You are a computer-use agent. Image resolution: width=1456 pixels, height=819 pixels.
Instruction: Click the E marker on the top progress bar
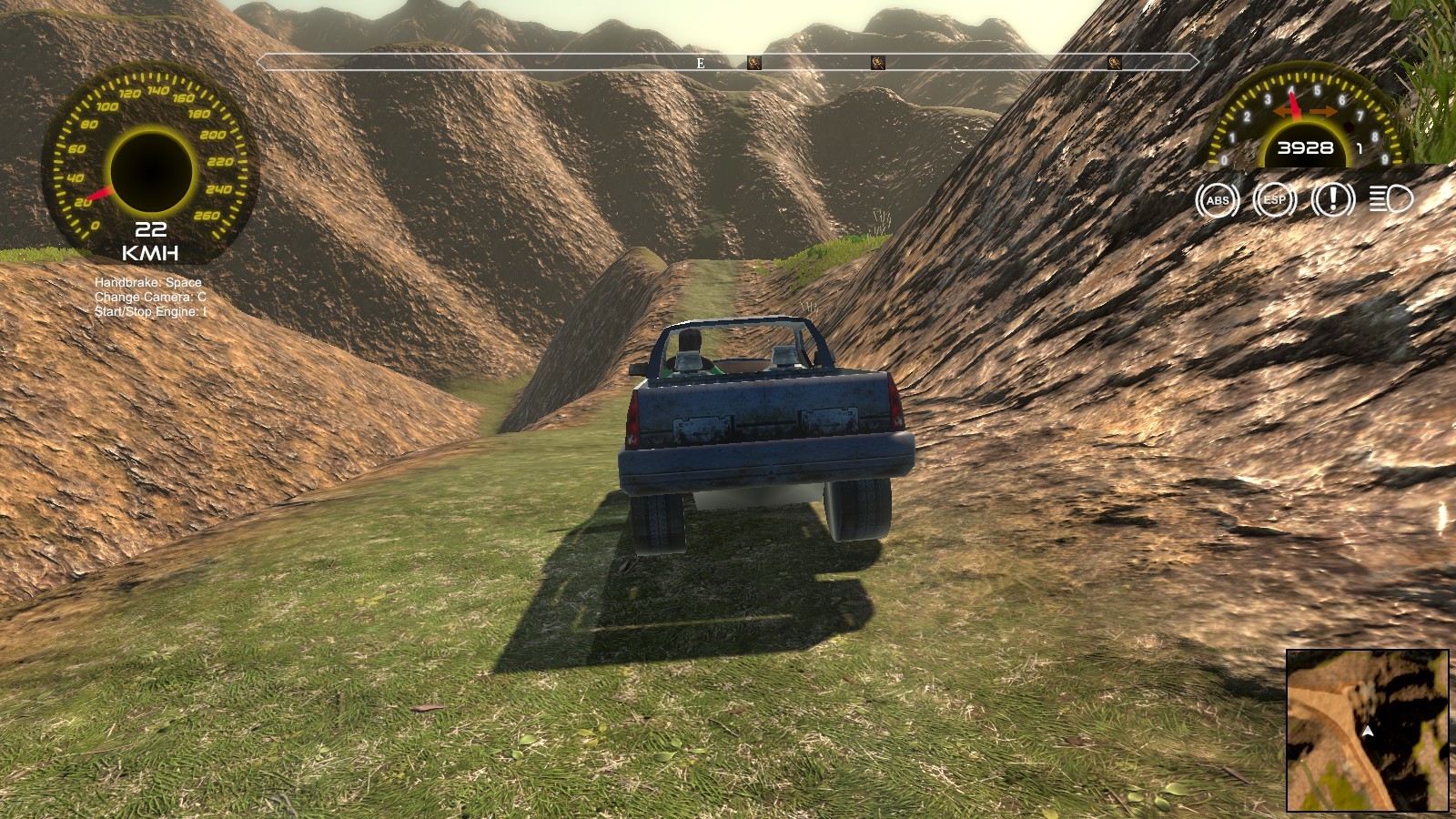click(701, 64)
